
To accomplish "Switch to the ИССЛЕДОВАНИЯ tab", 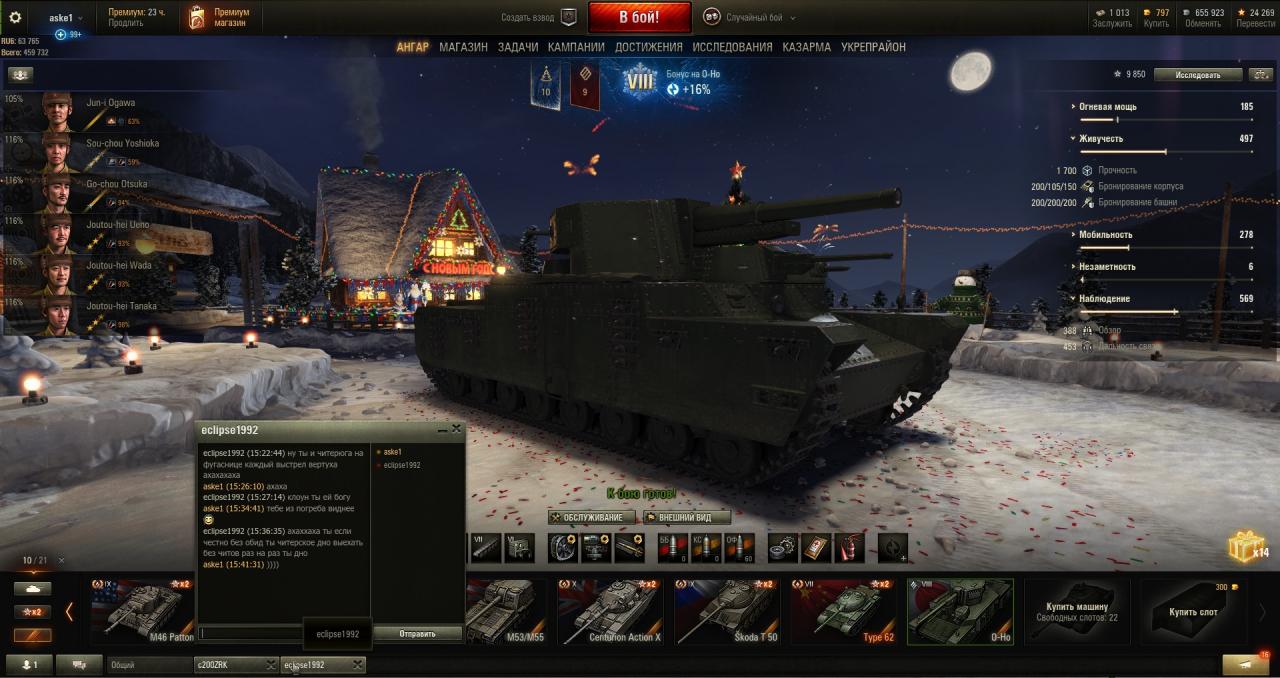I will (732, 47).
